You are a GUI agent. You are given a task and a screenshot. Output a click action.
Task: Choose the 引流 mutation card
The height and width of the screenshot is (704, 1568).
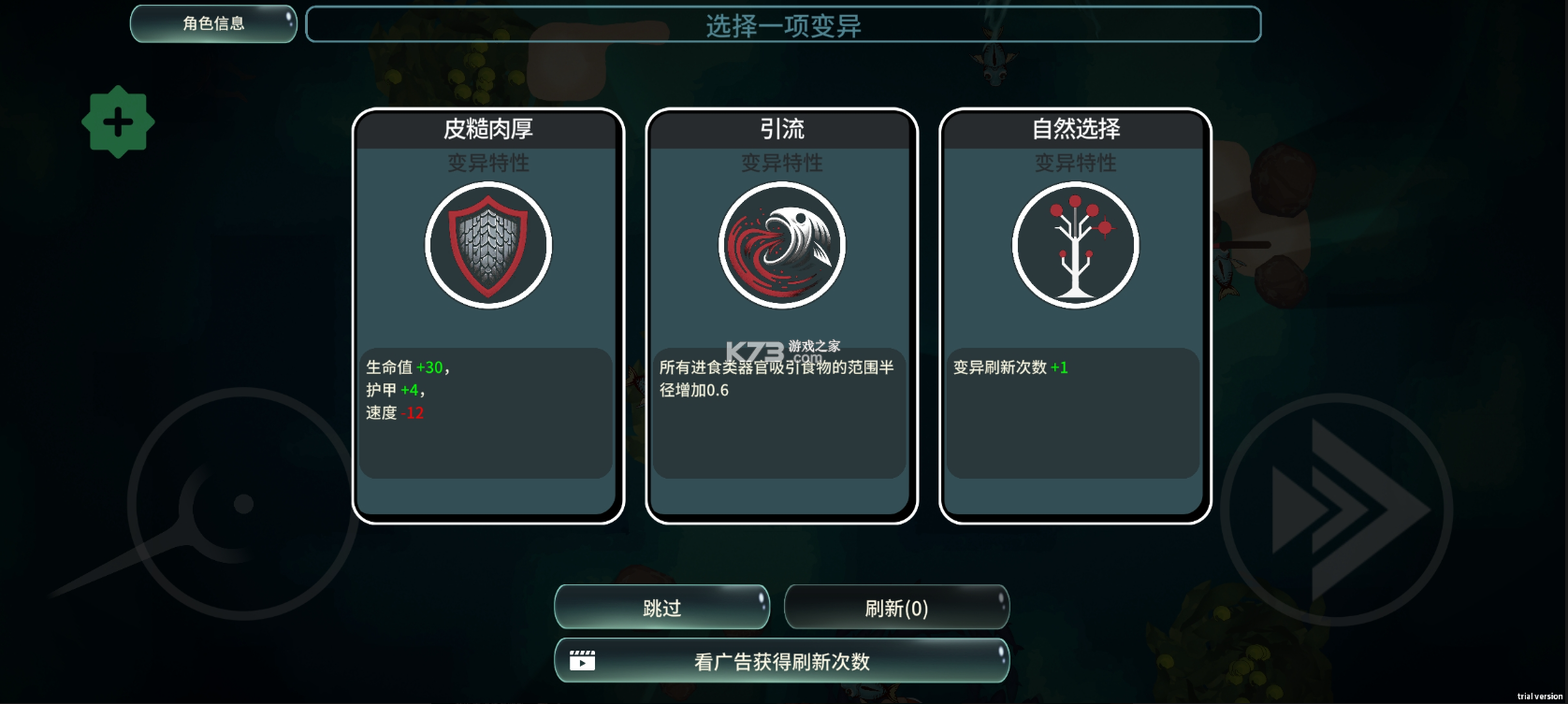pyautogui.click(x=781, y=313)
